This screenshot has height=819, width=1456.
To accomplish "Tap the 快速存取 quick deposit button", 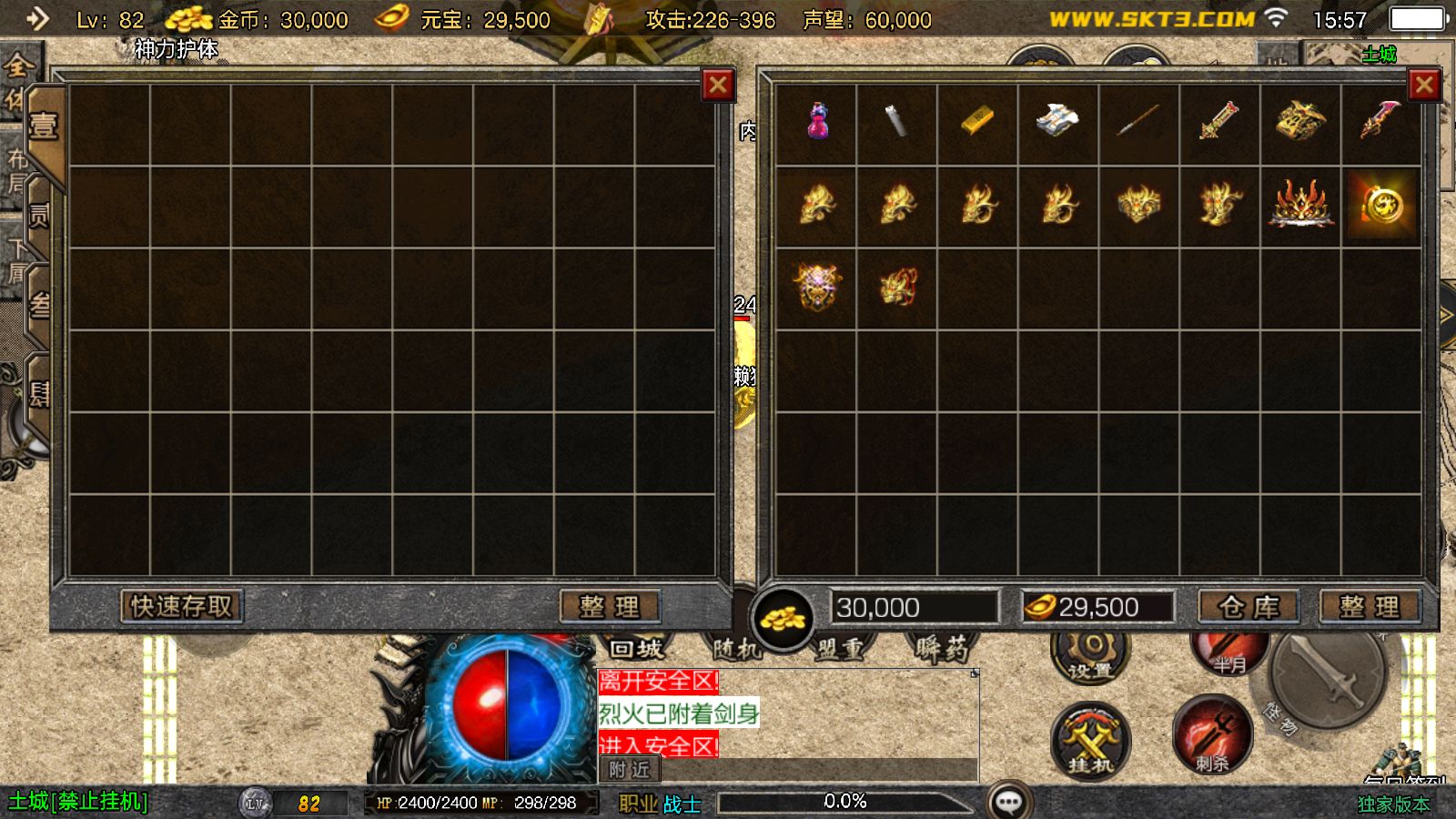I will [182, 606].
